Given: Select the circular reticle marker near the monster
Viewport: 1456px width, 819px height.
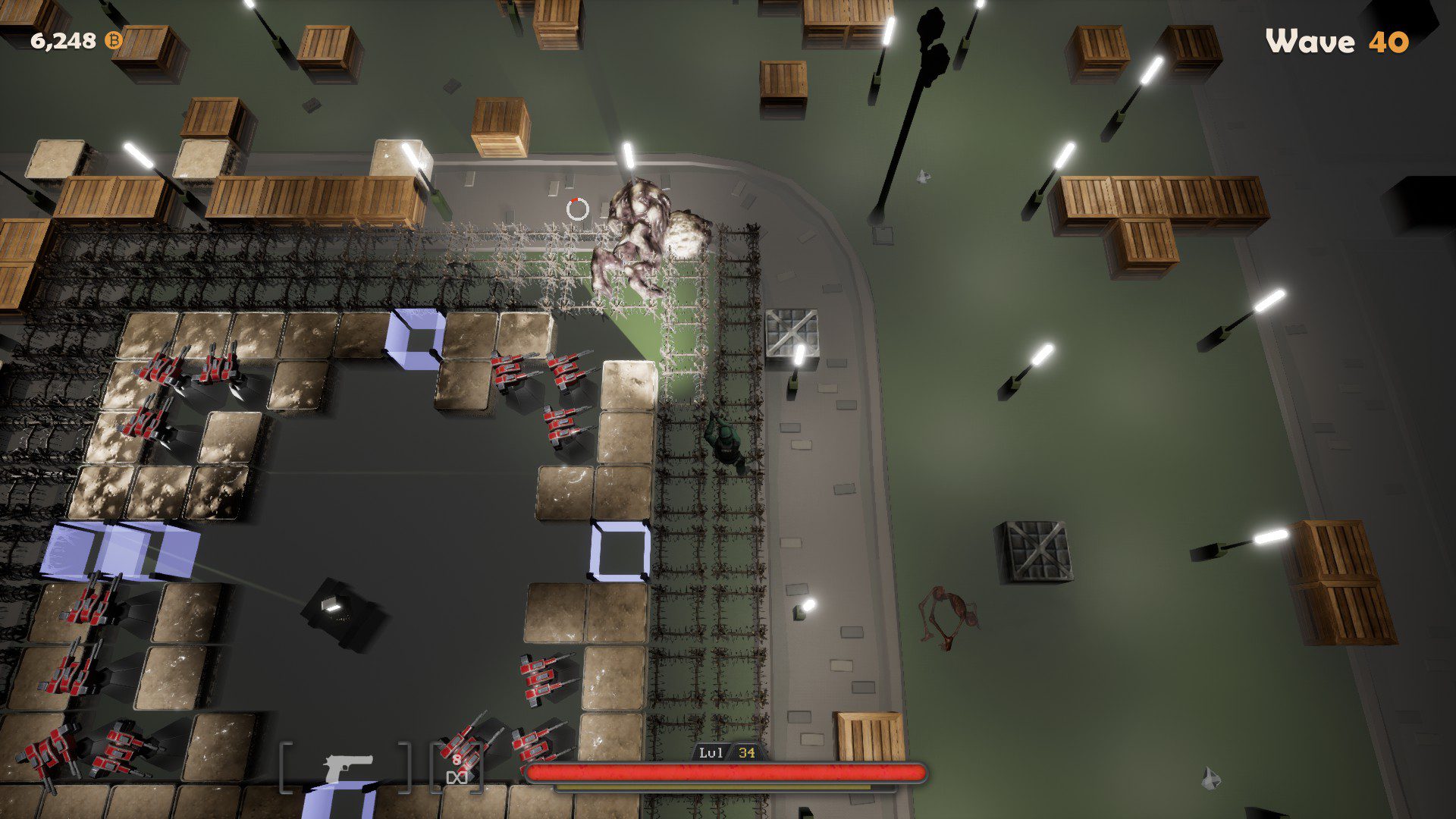Looking at the screenshot, I should pyautogui.click(x=577, y=211).
